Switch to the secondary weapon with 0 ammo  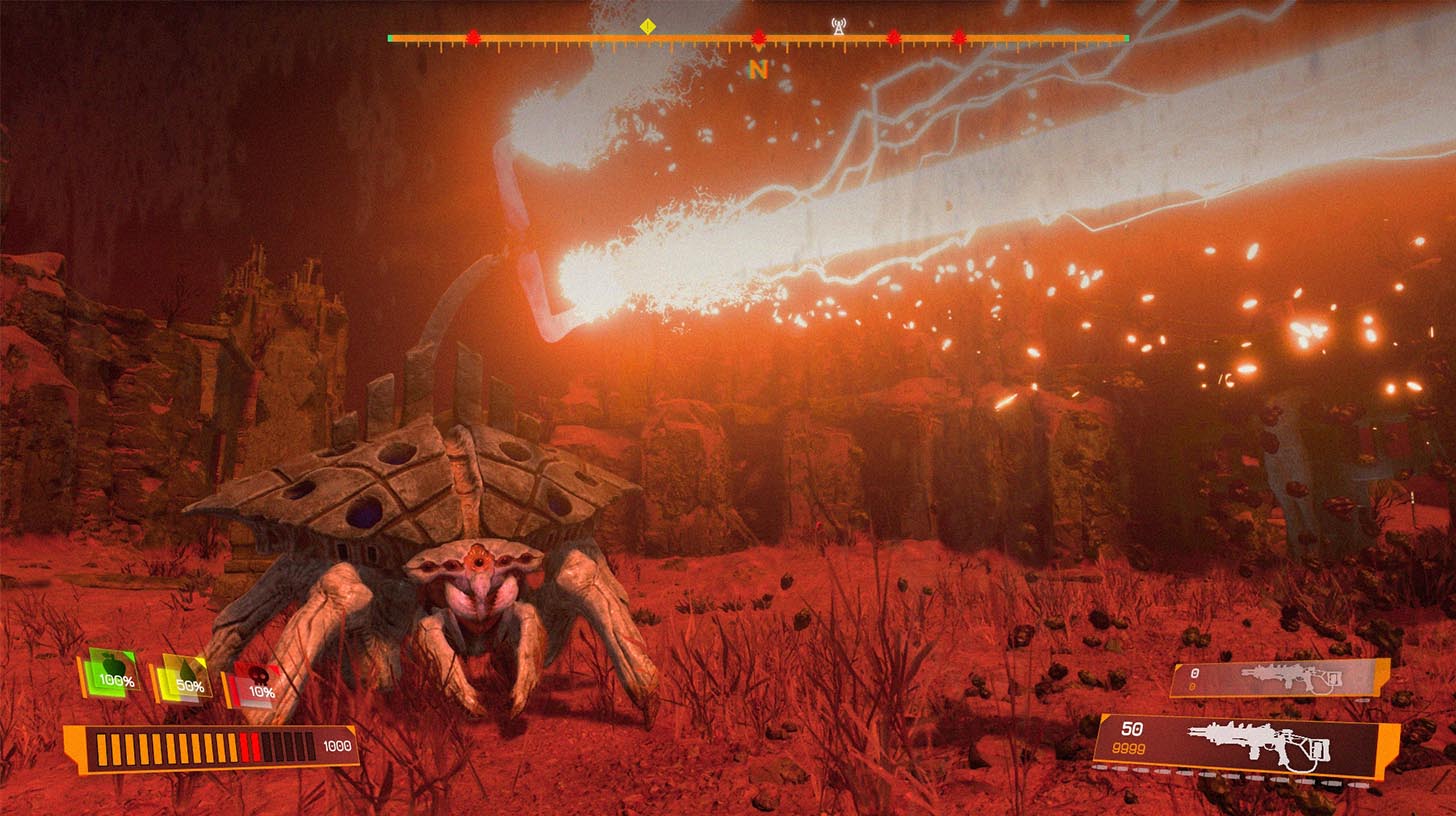point(1279,678)
